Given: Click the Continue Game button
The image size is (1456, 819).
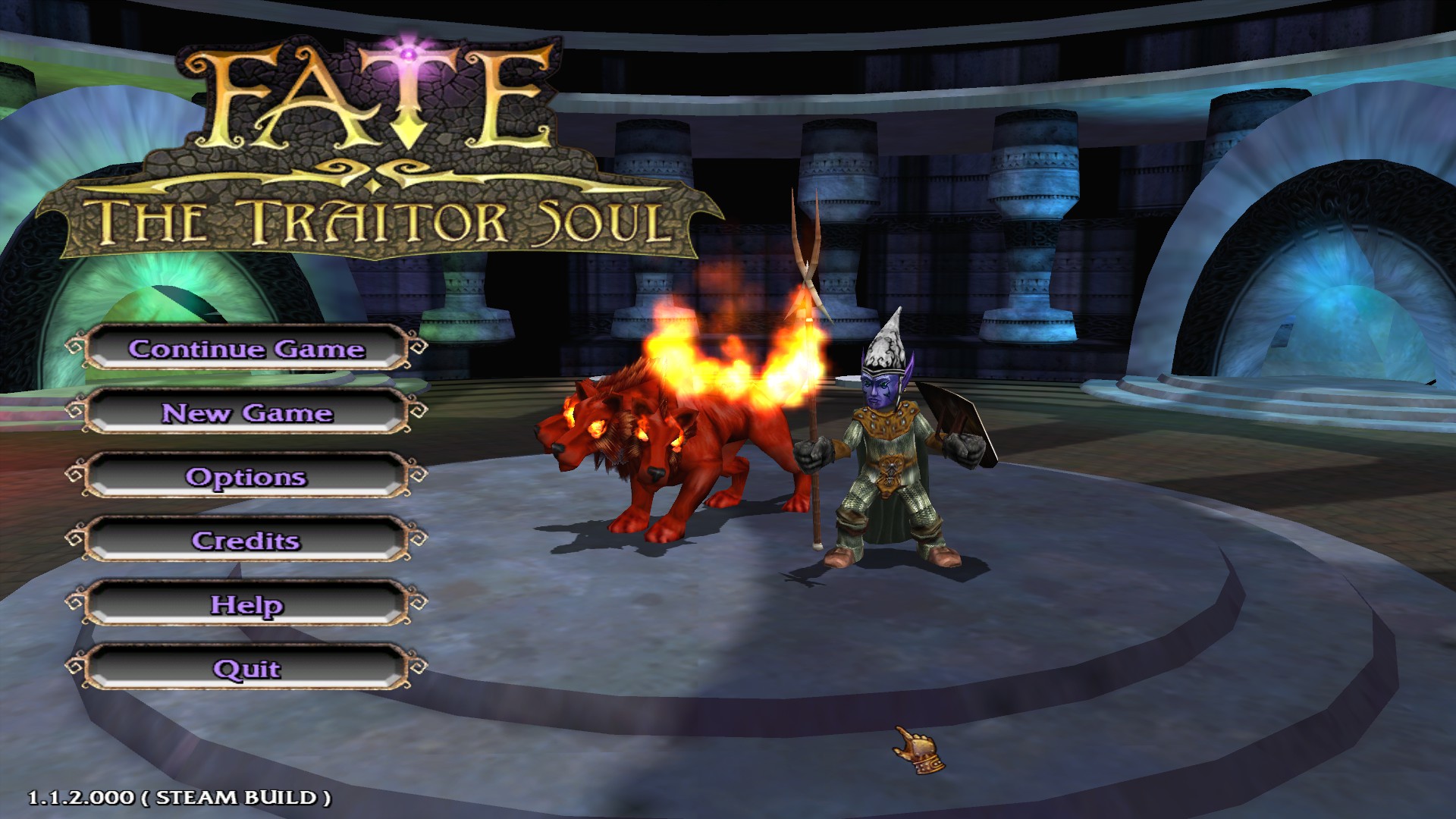Looking at the screenshot, I should pyautogui.click(x=246, y=350).
